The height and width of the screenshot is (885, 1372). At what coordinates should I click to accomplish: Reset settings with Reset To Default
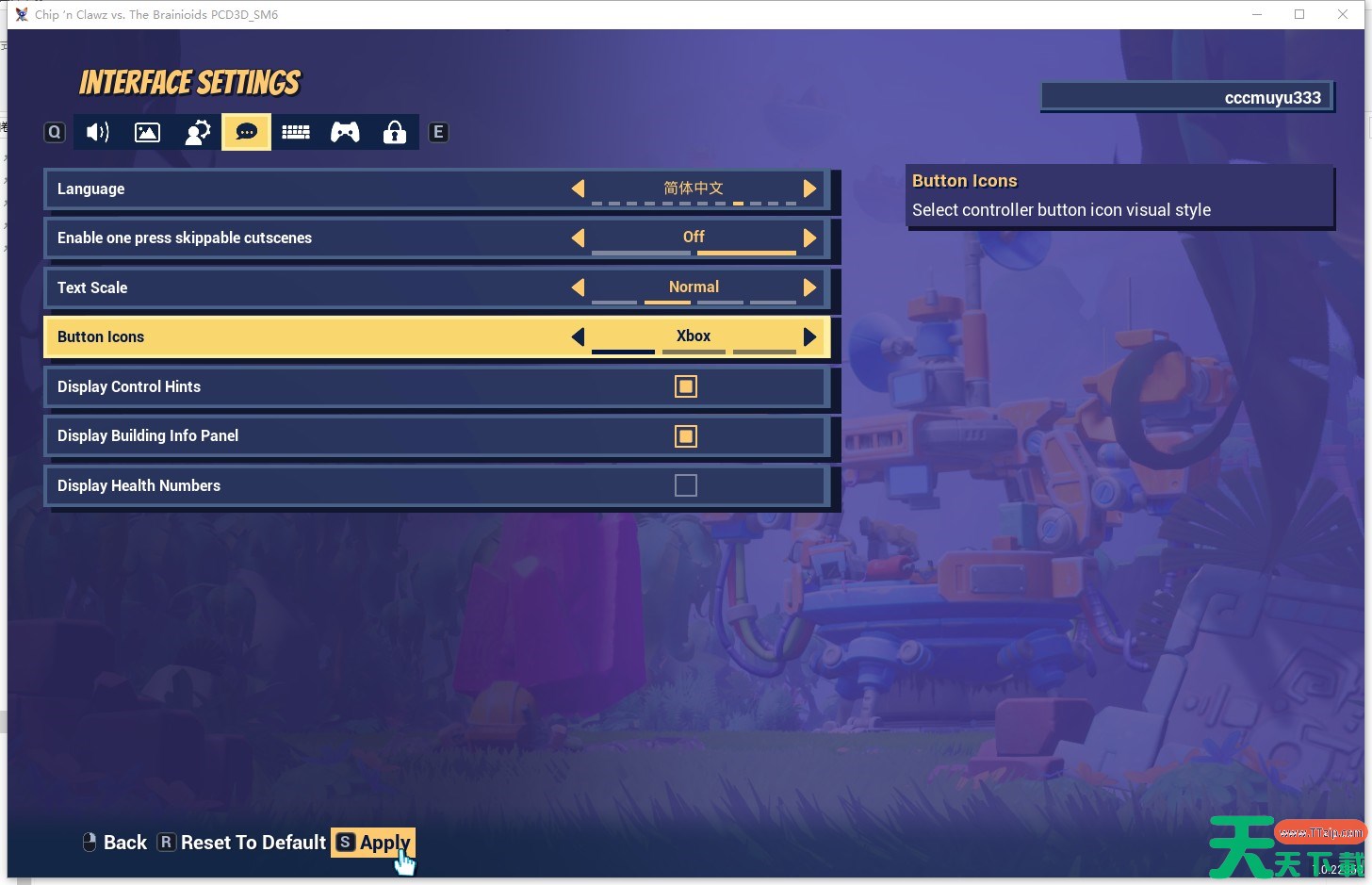[242, 843]
